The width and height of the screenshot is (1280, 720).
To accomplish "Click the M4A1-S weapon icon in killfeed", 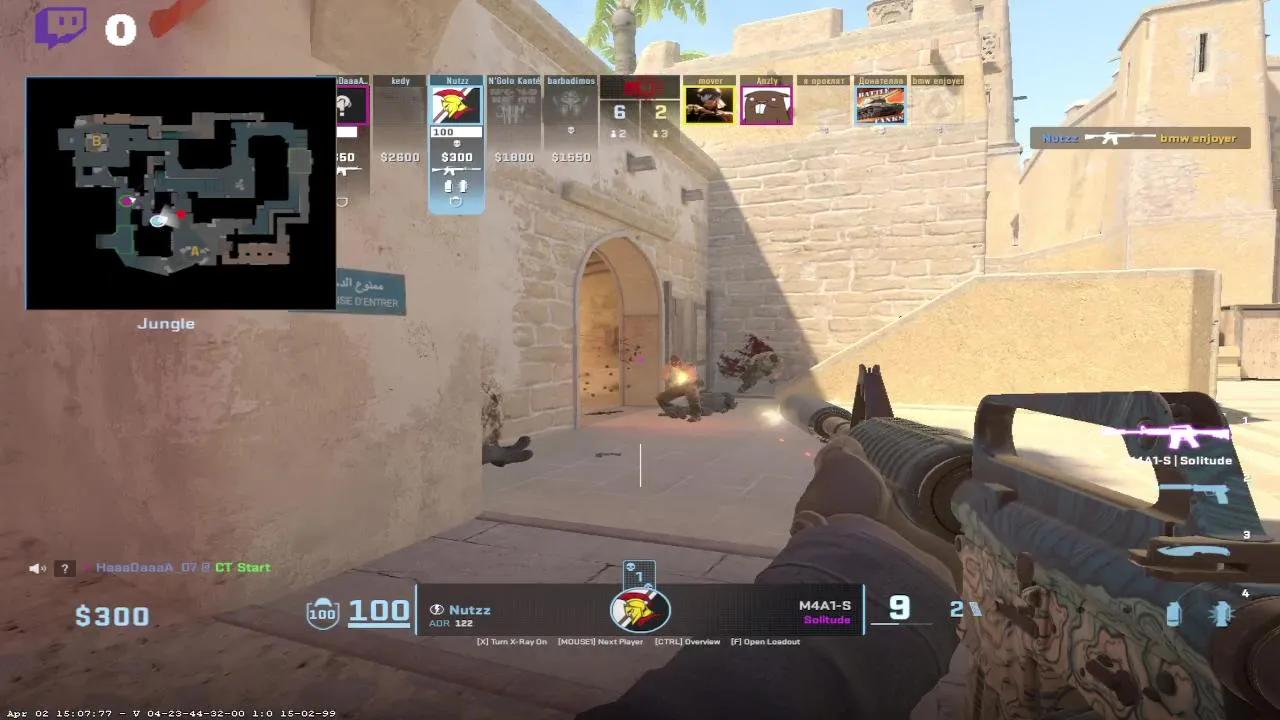I will 1116,138.
